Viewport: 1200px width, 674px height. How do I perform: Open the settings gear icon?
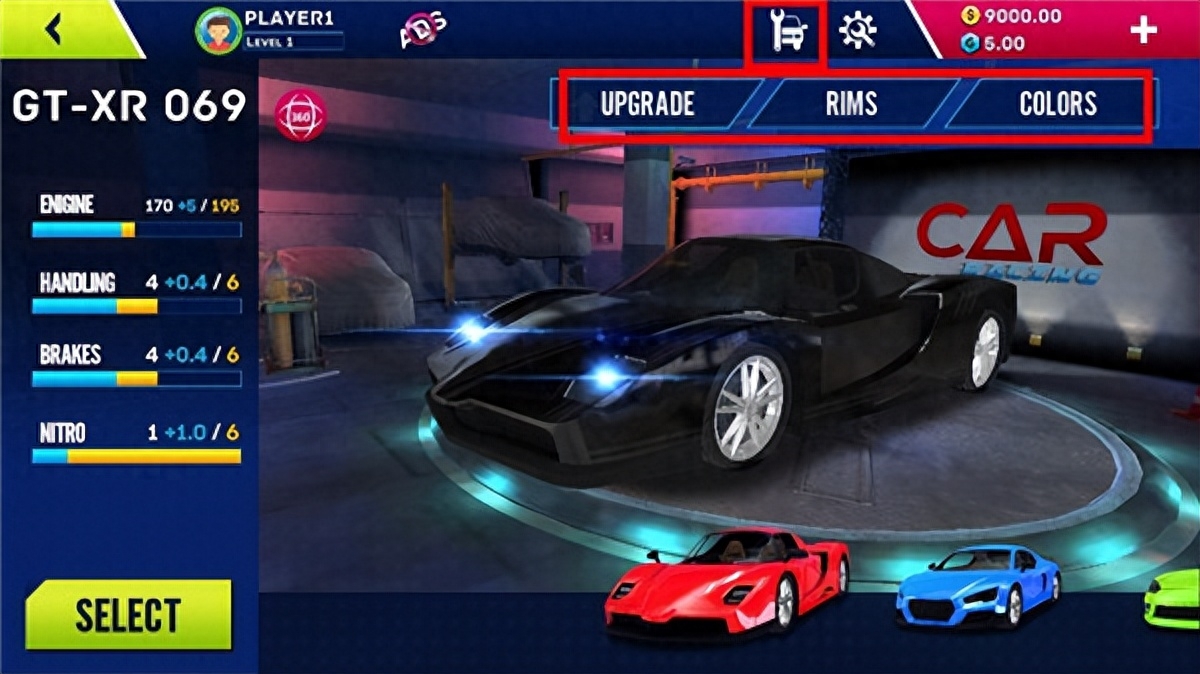(858, 31)
